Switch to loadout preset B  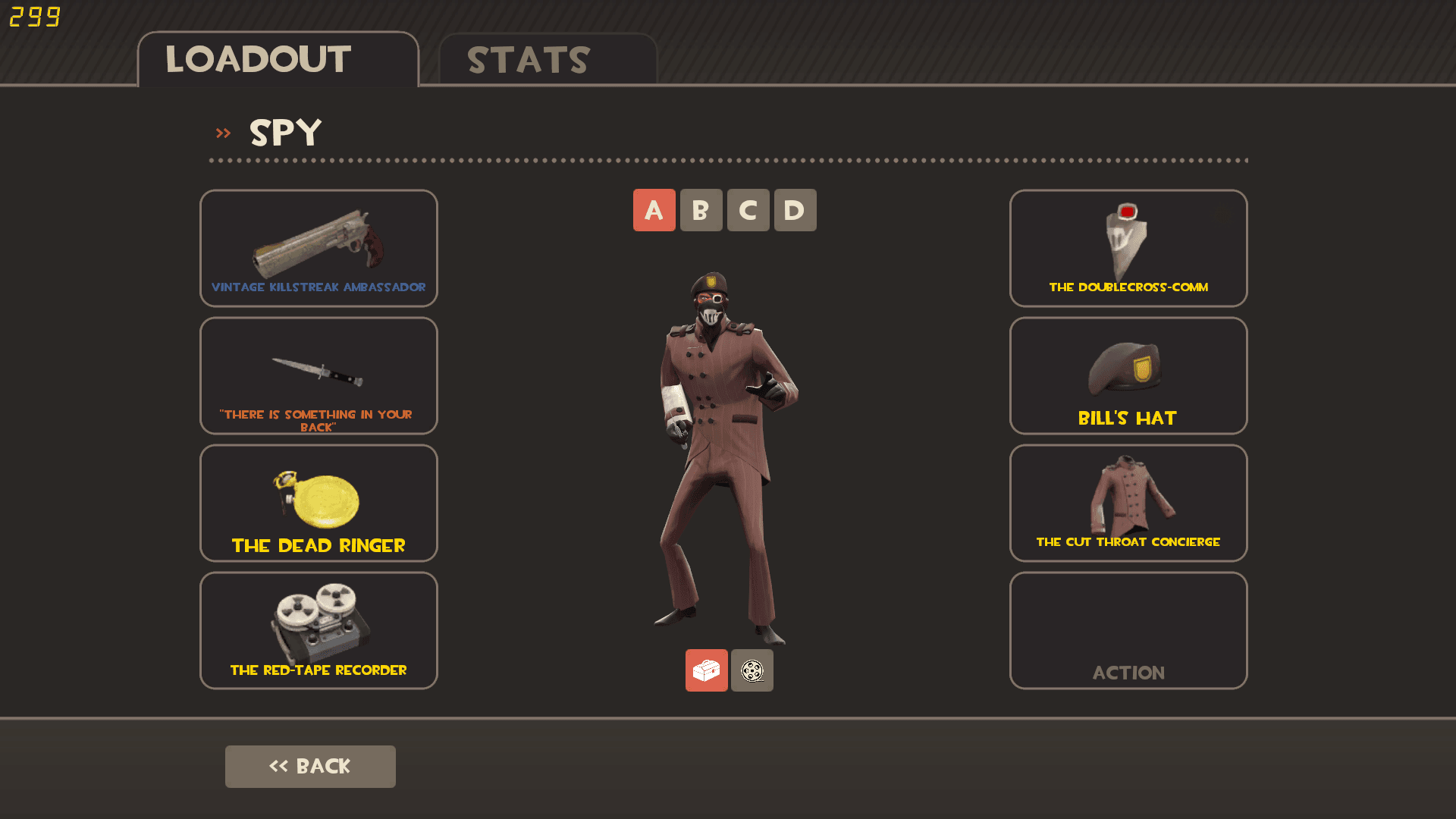point(701,210)
